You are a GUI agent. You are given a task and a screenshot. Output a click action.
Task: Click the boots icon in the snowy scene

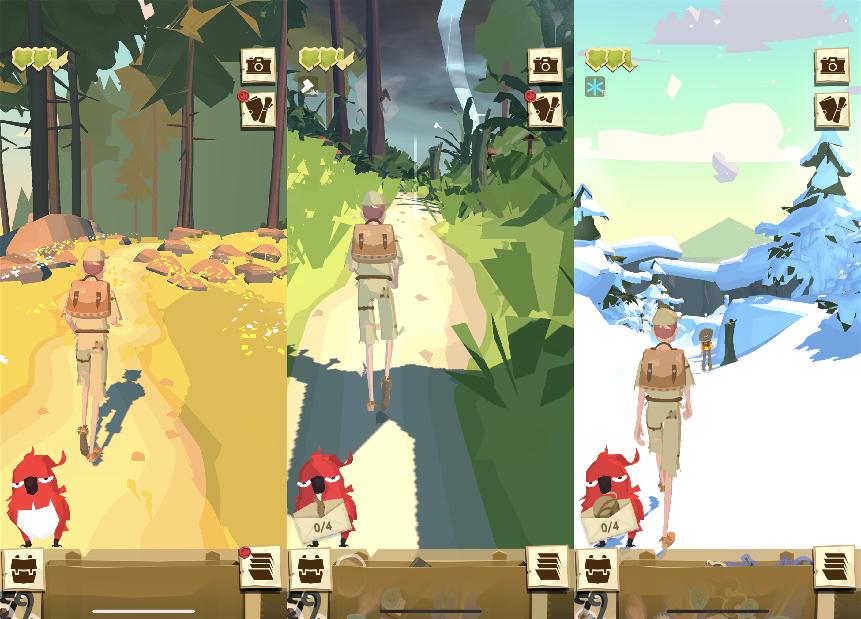pos(832,110)
